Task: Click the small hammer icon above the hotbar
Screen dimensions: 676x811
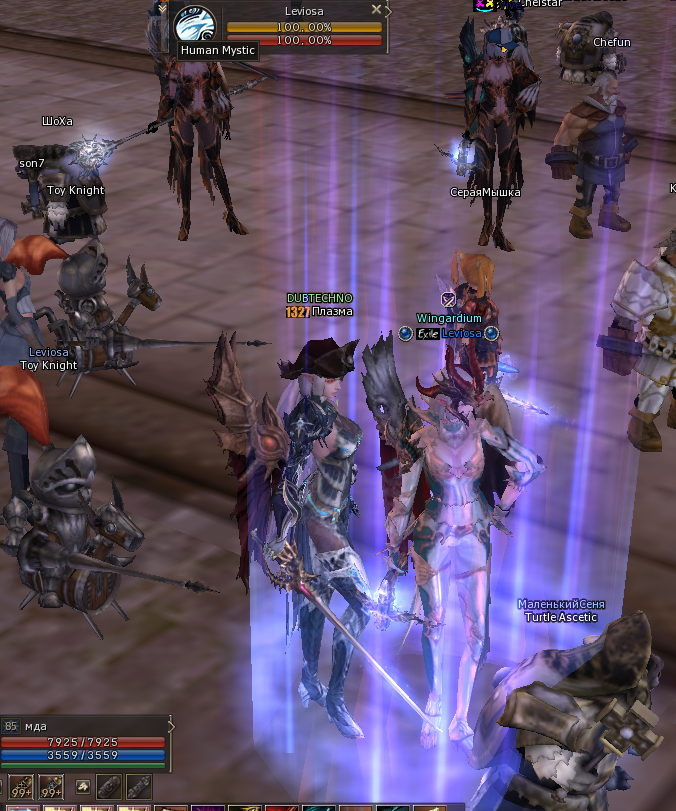Action: tap(84, 786)
